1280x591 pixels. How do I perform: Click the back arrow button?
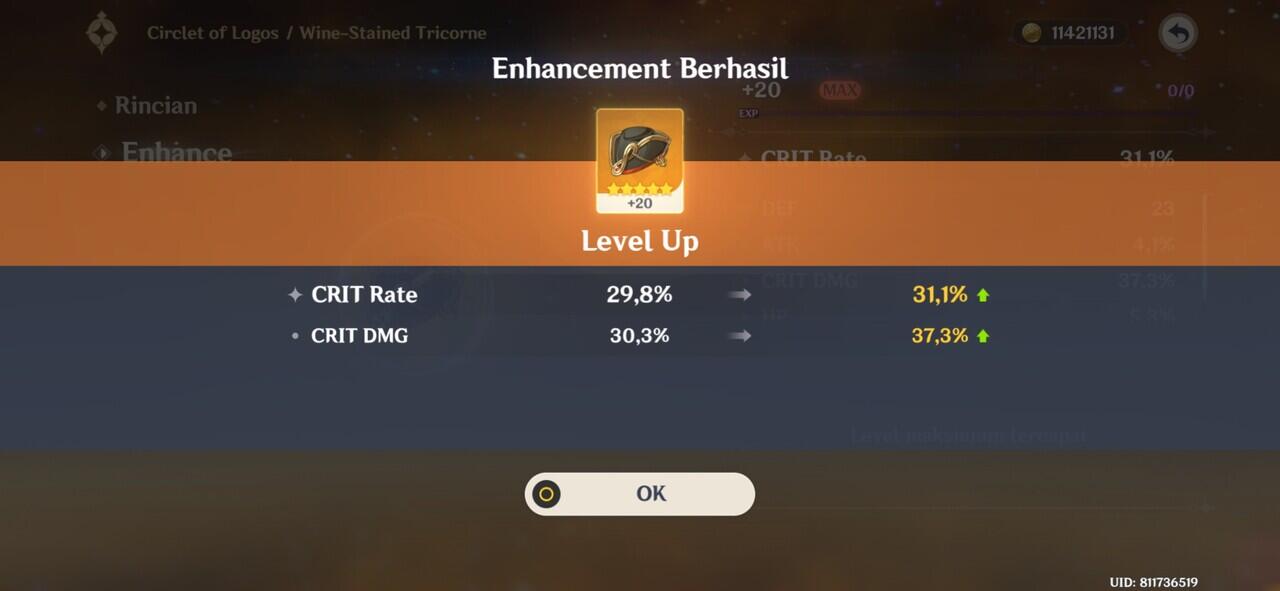pyautogui.click(x=1178, y=33)
